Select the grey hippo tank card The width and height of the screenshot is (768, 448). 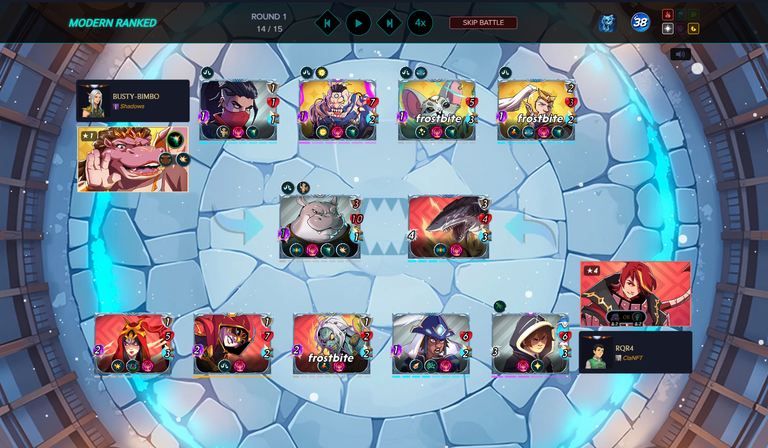tap(320, 227)
